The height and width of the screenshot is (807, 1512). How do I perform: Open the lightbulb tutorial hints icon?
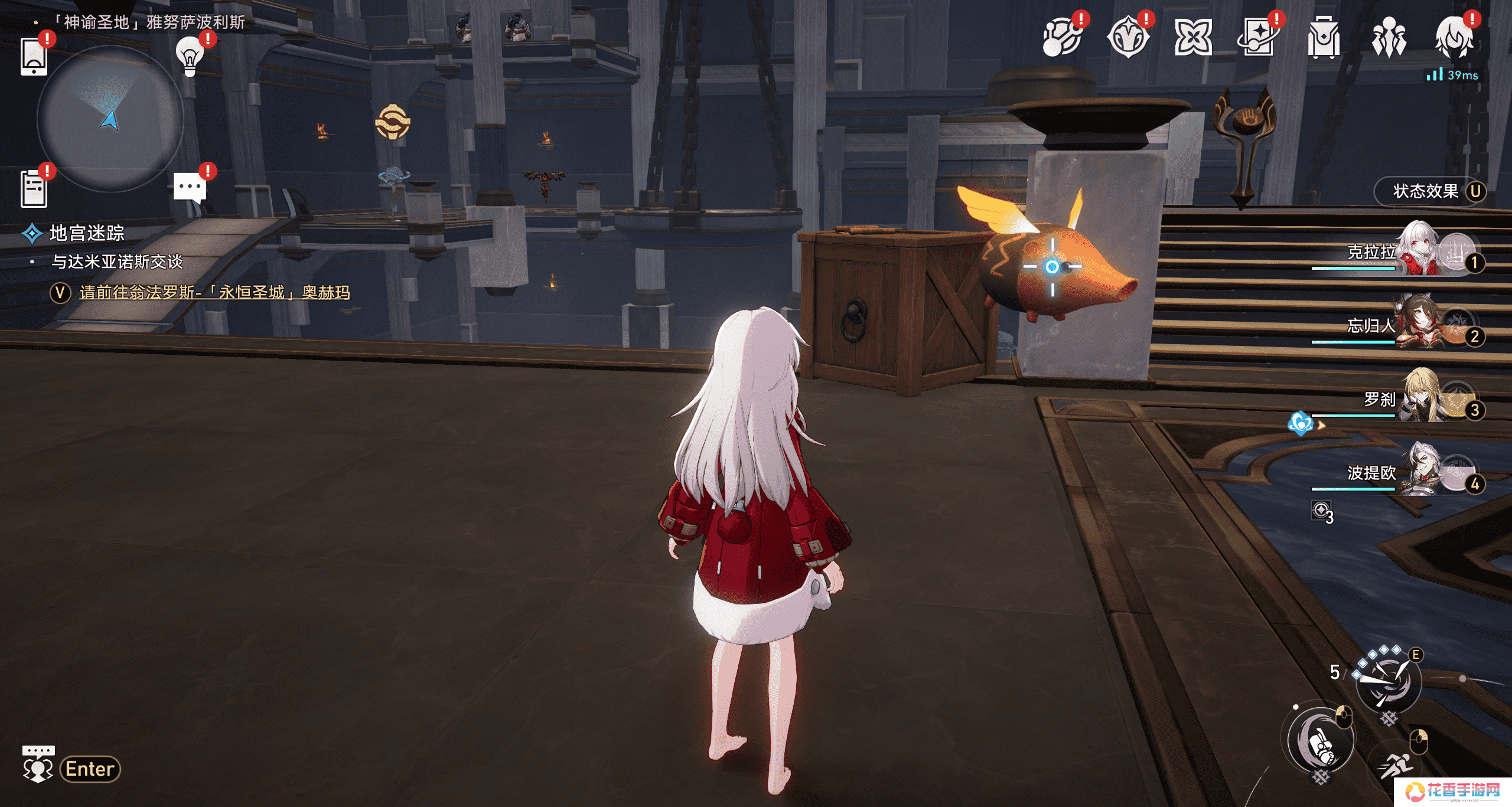pos(190,57)
